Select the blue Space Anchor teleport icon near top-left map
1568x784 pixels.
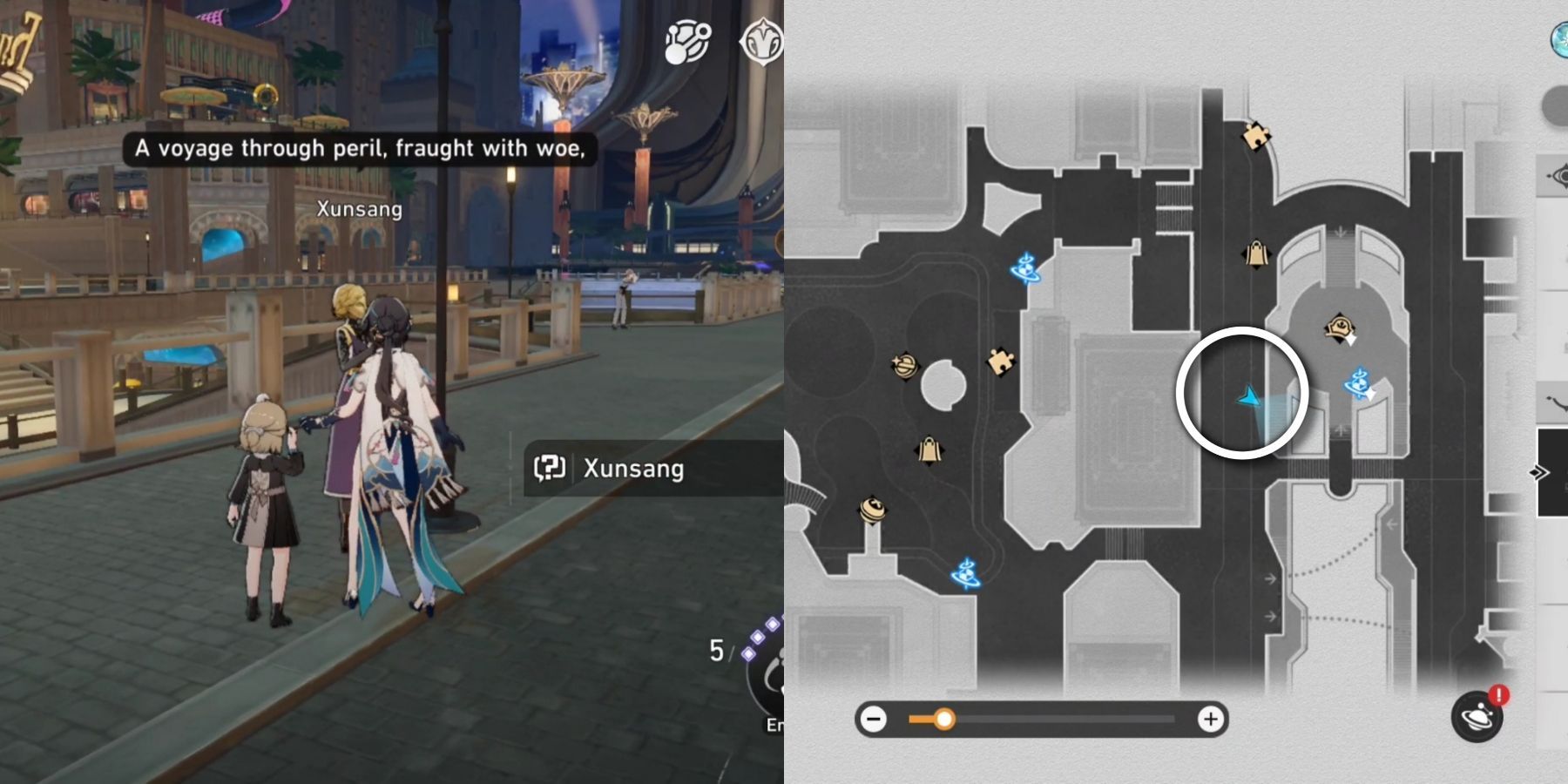coord(1026,266)
